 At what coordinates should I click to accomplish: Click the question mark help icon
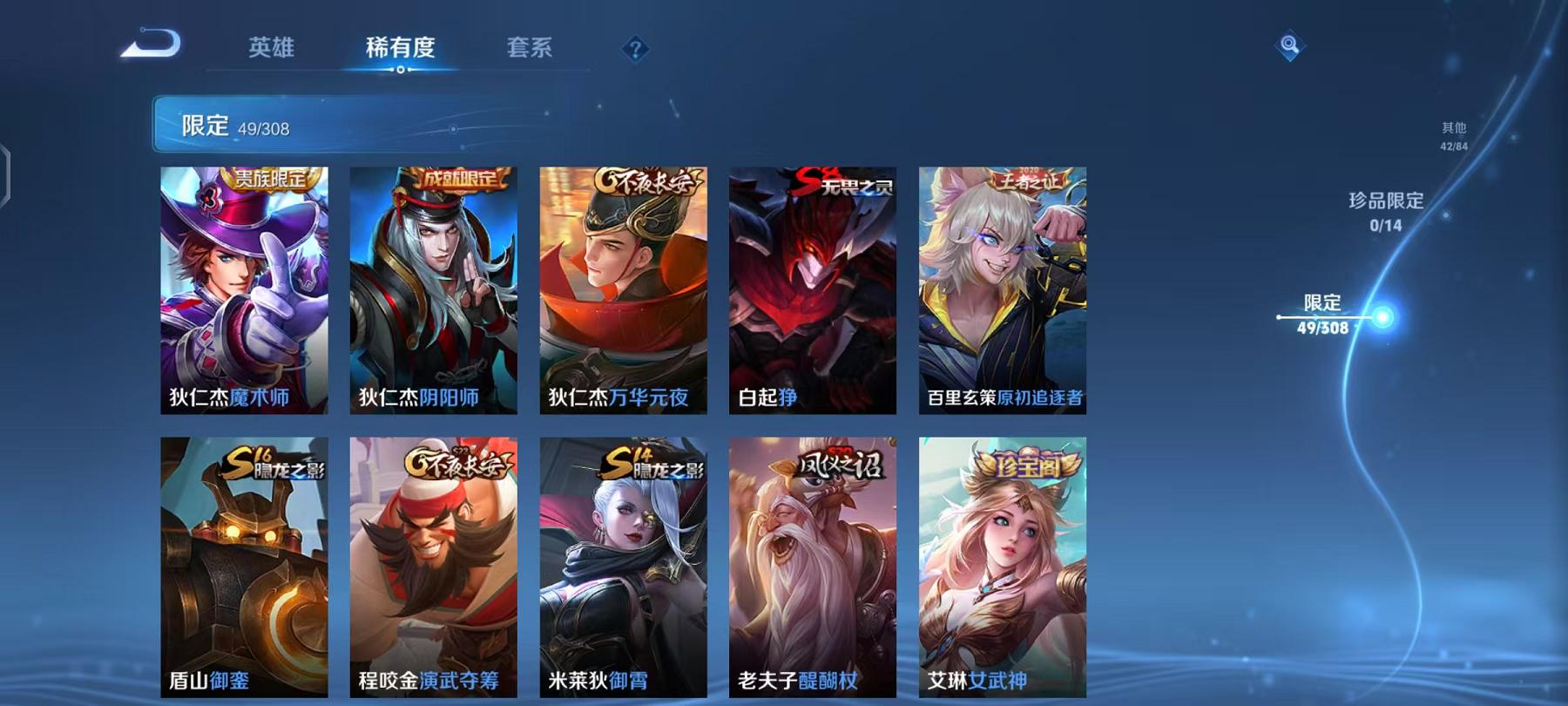point(636,48)
